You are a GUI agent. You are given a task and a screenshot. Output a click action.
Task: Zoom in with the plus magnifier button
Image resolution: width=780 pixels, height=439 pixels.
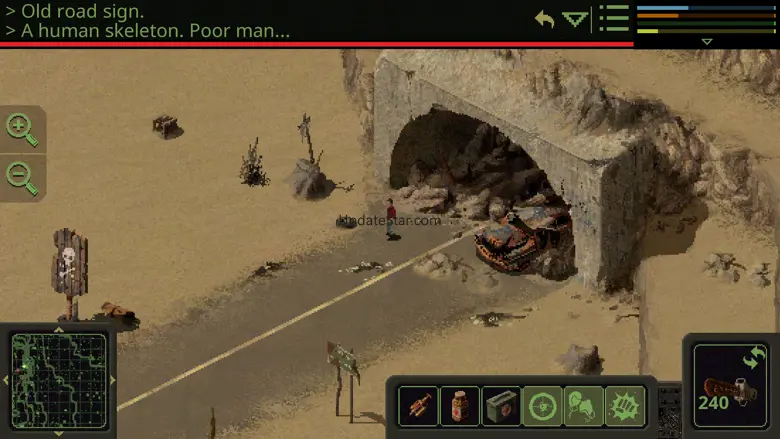[21, 128]
